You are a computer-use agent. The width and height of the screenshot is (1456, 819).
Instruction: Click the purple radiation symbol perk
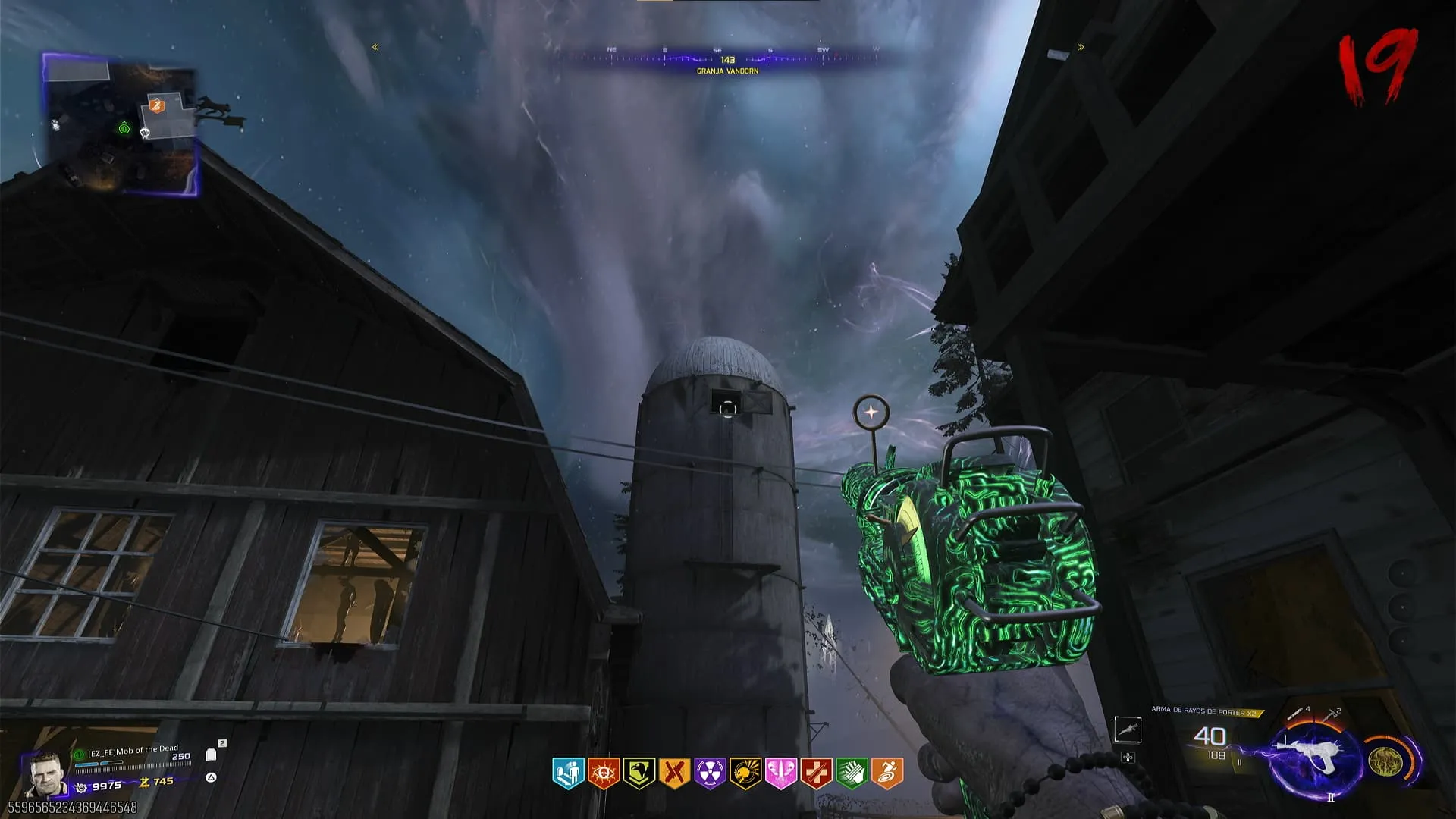coord(710,773)
